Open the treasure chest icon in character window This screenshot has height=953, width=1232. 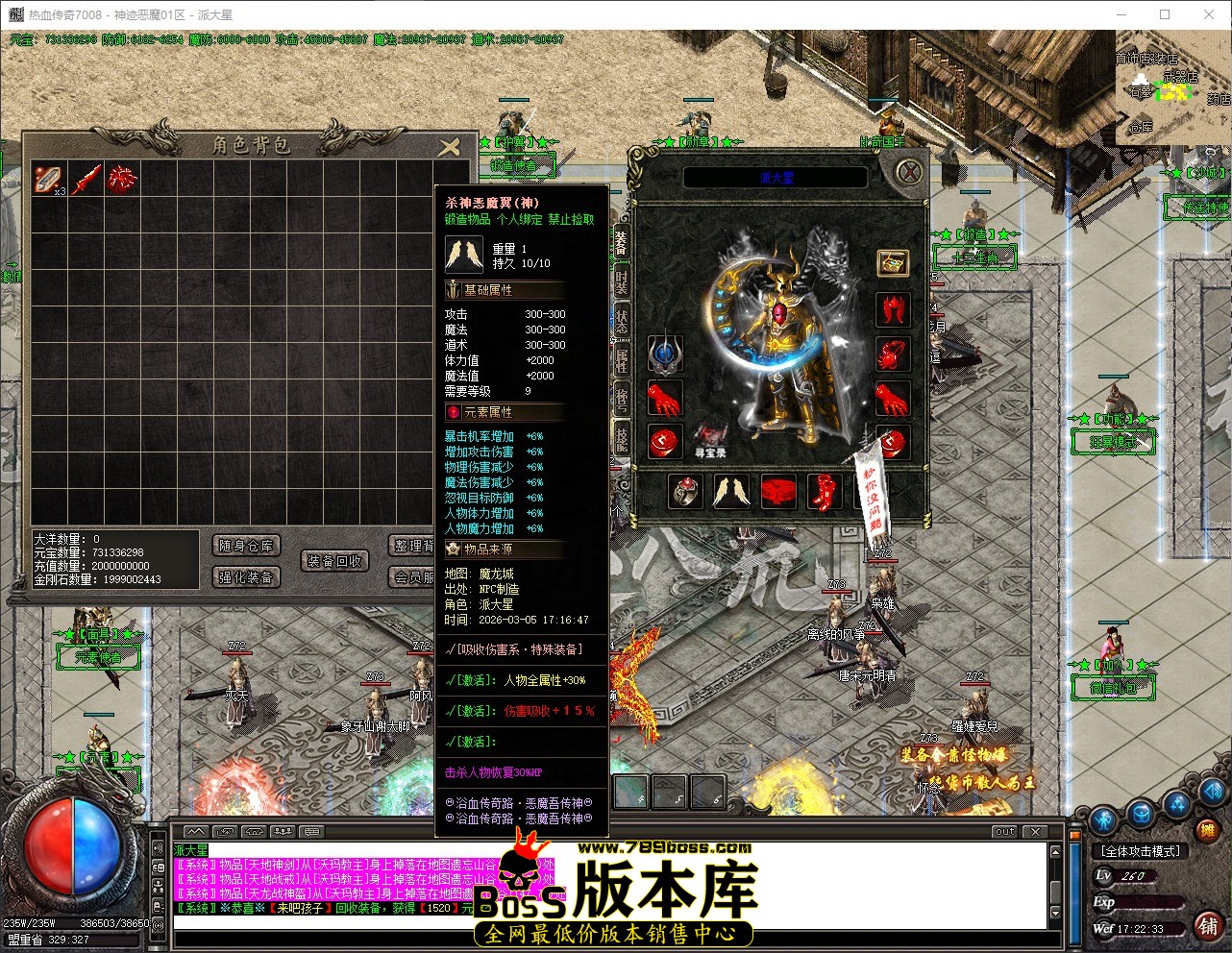point(892,262)
